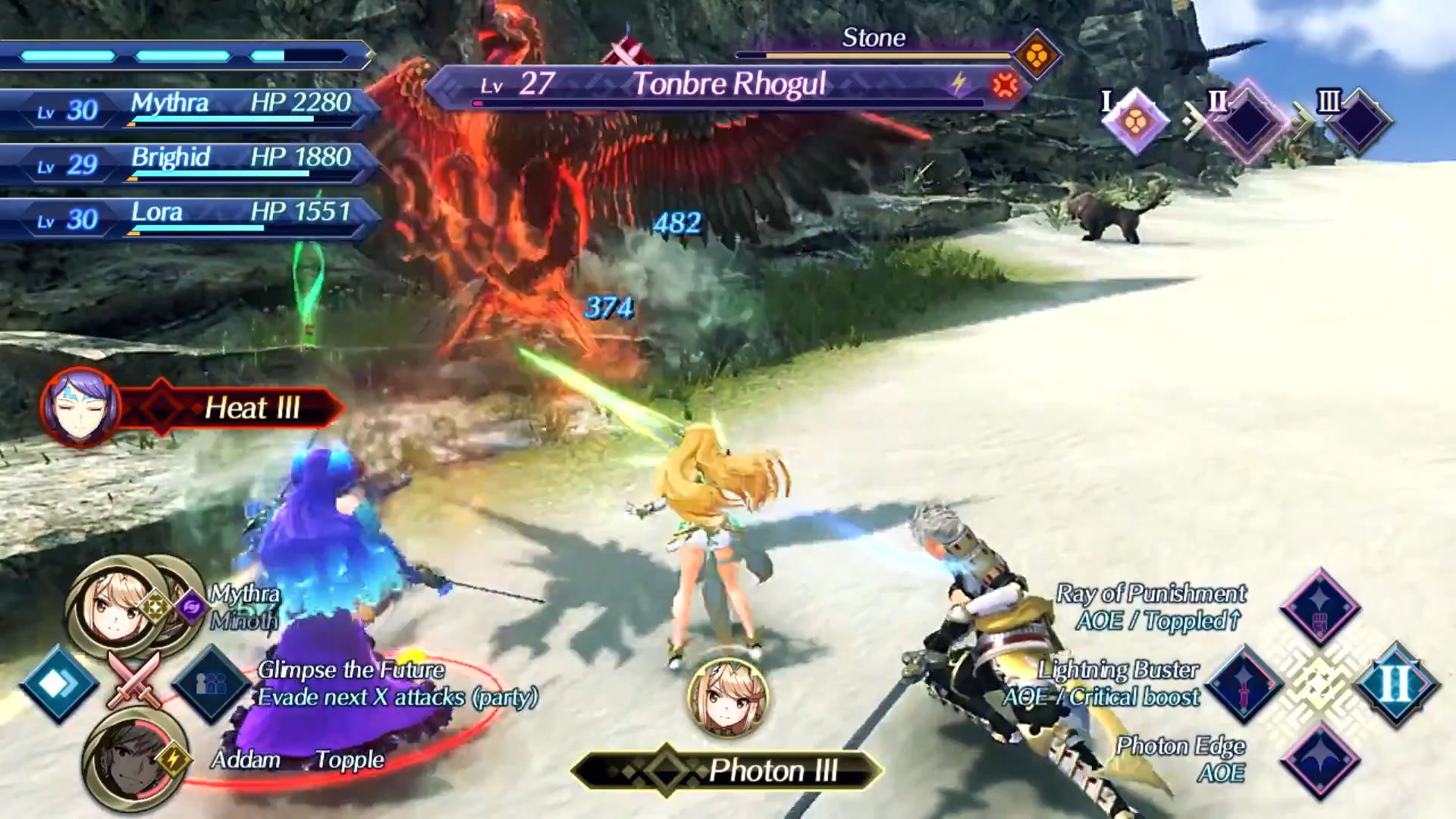Choose the Photon III combo prompt
Viewport: 1456px width, 819px height.
[726, 771]
